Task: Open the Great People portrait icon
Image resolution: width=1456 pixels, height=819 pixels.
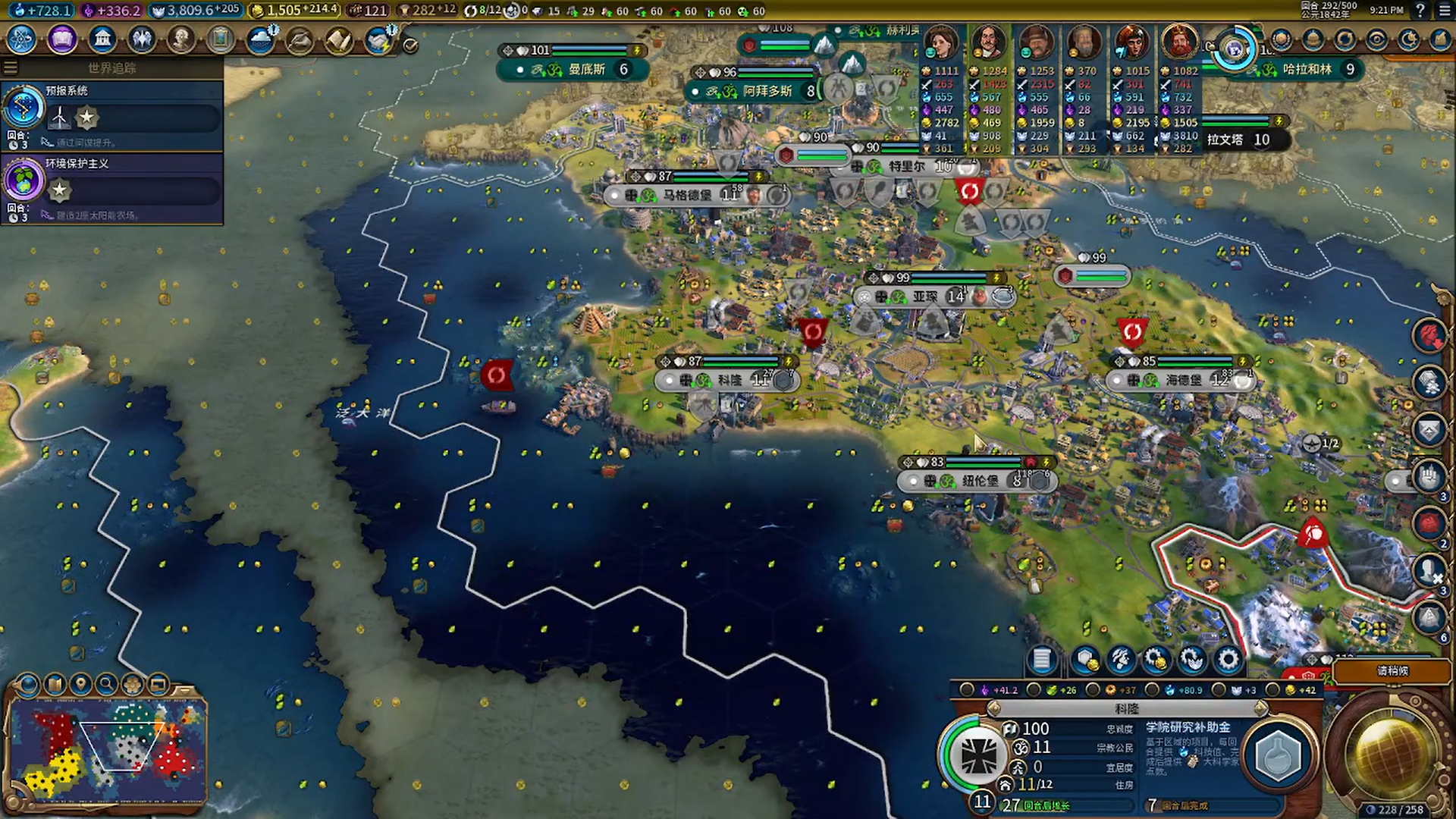Action: [x=181, y=39]
